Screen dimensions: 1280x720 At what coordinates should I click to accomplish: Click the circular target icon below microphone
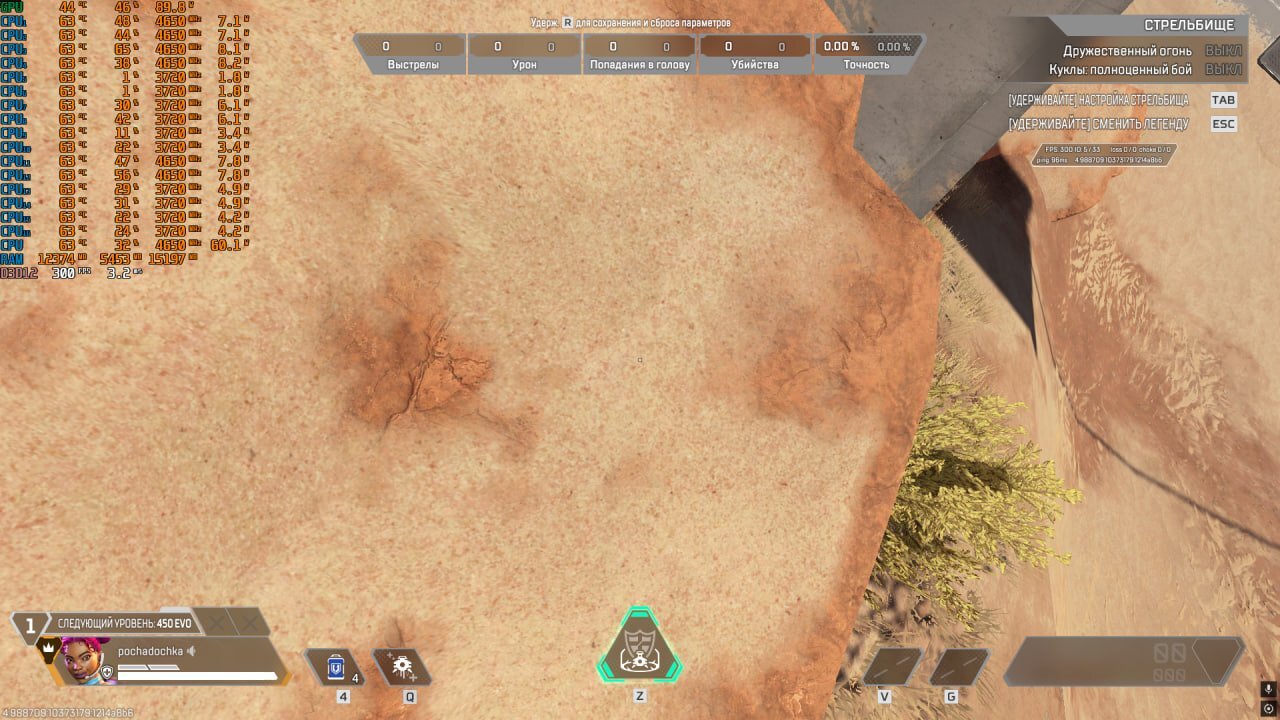[x=1268, y=708]
